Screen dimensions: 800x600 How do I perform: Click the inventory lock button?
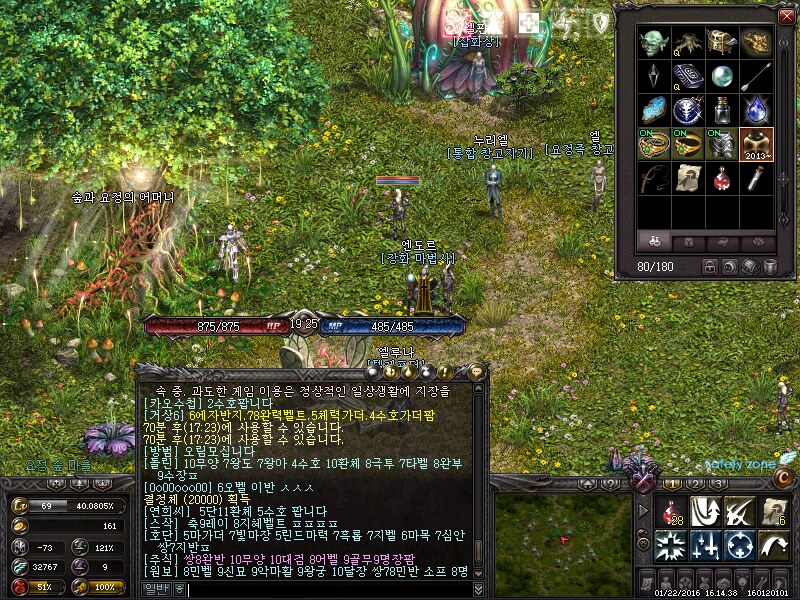point(710,267)
